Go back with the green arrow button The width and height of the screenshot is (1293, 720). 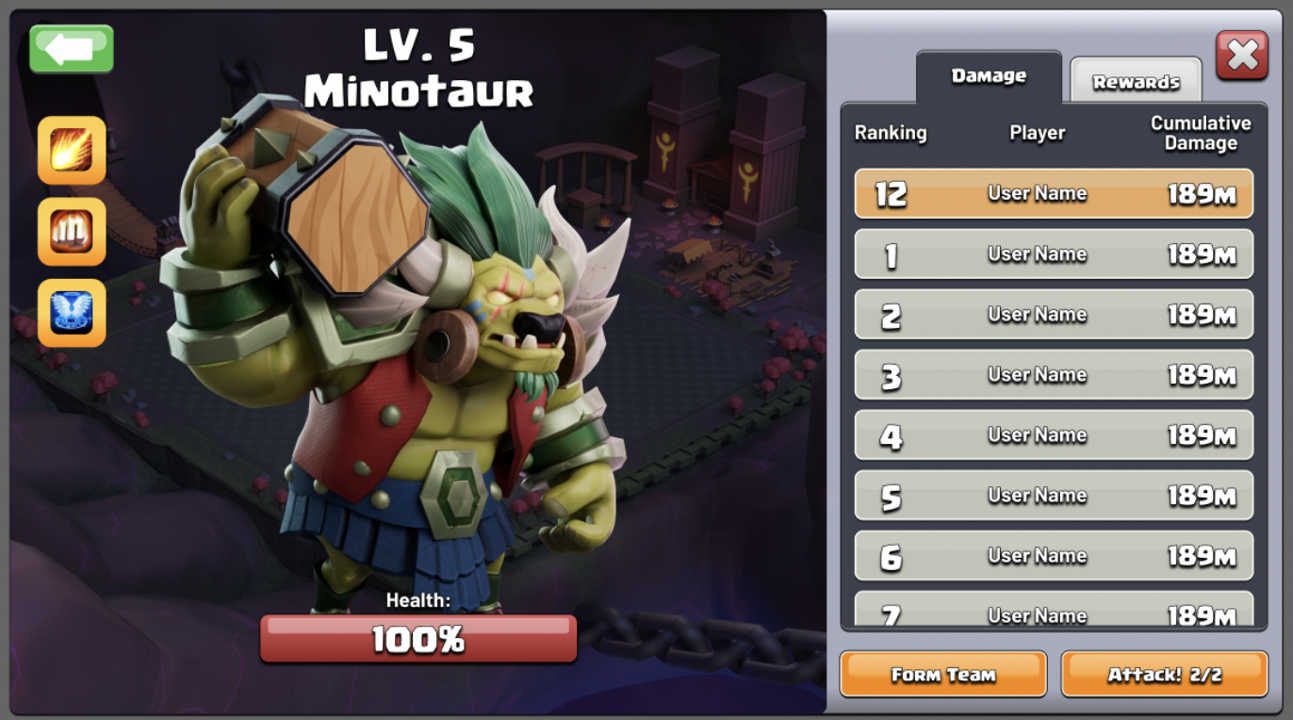(x=71, y=49)
